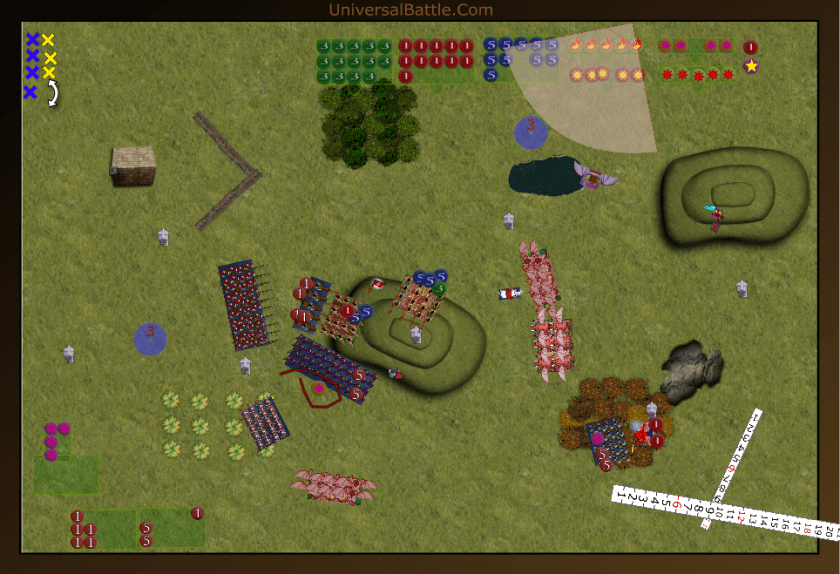Select the yellow star token
Image resolution: width=840 pixels, height=574 pixels.
(751, 66)
